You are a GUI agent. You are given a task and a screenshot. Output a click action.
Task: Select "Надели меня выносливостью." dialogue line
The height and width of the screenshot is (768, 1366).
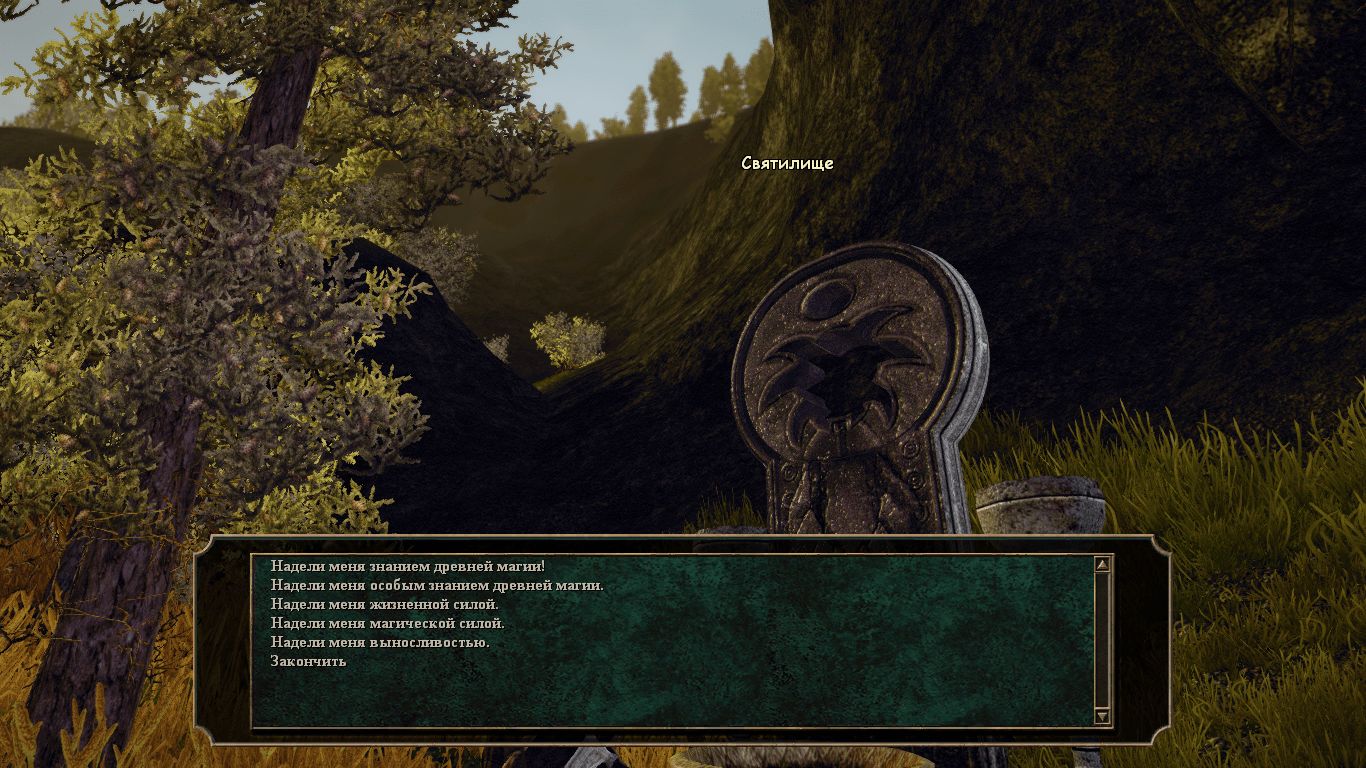(x=379, y=642)
